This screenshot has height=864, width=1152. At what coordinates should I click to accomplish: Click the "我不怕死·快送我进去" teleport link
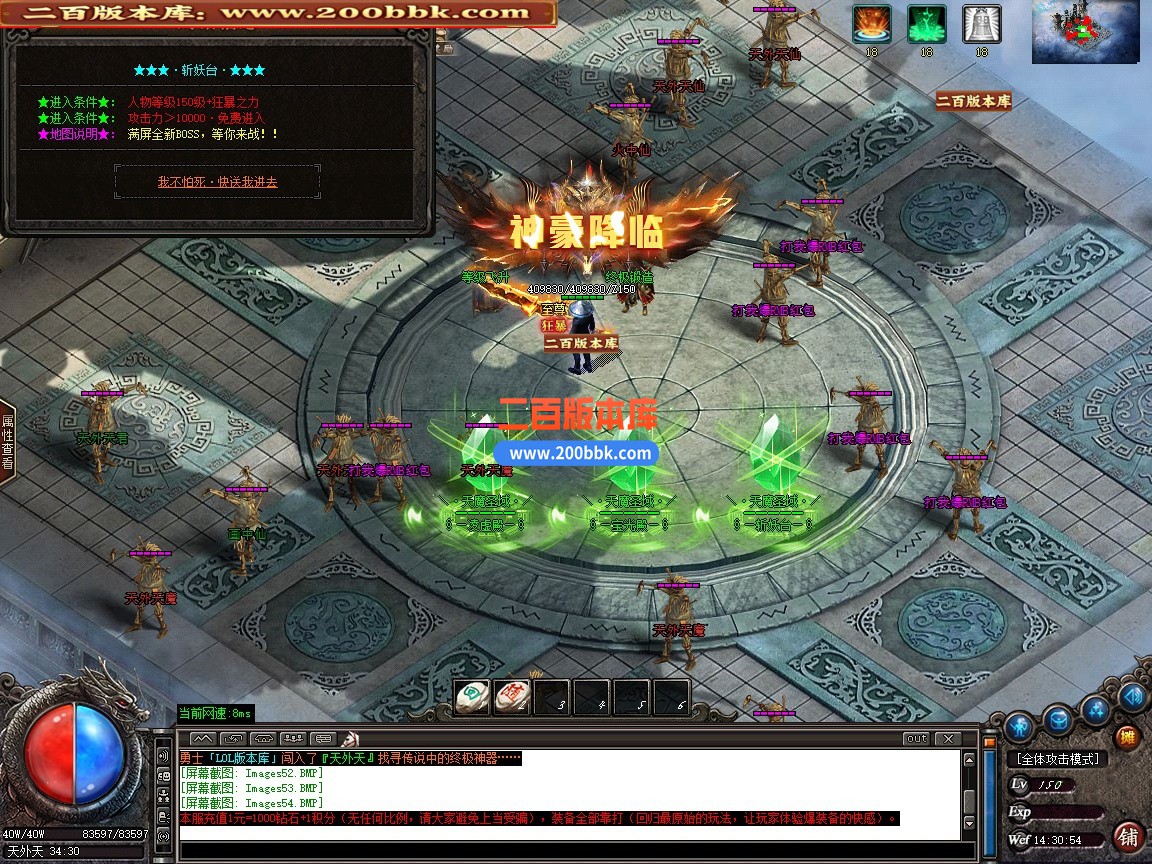point(217,182)
